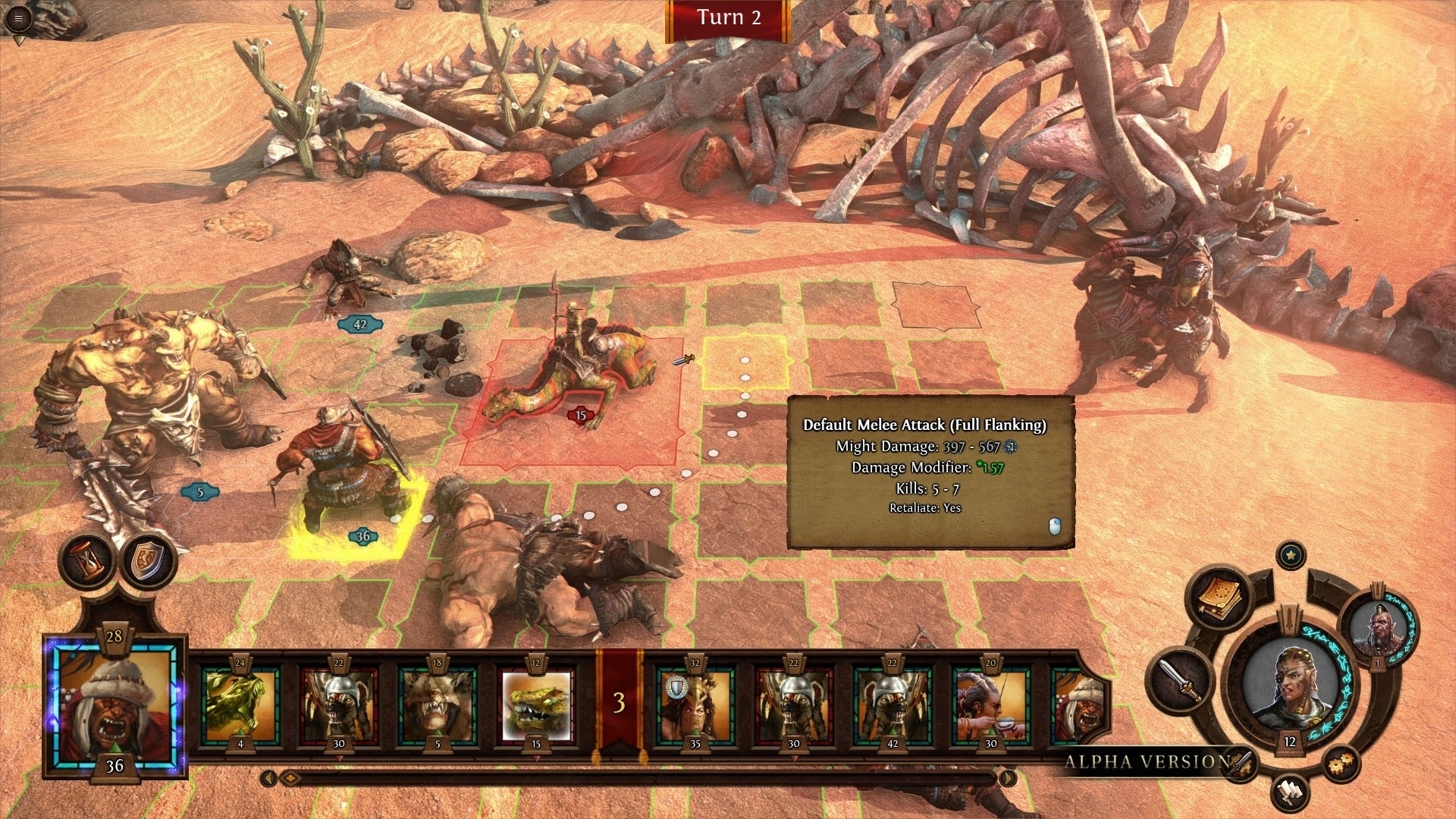
Task: Select the hero's sword attack icon
Action: pyautogui.click(x=1181, y=679)
